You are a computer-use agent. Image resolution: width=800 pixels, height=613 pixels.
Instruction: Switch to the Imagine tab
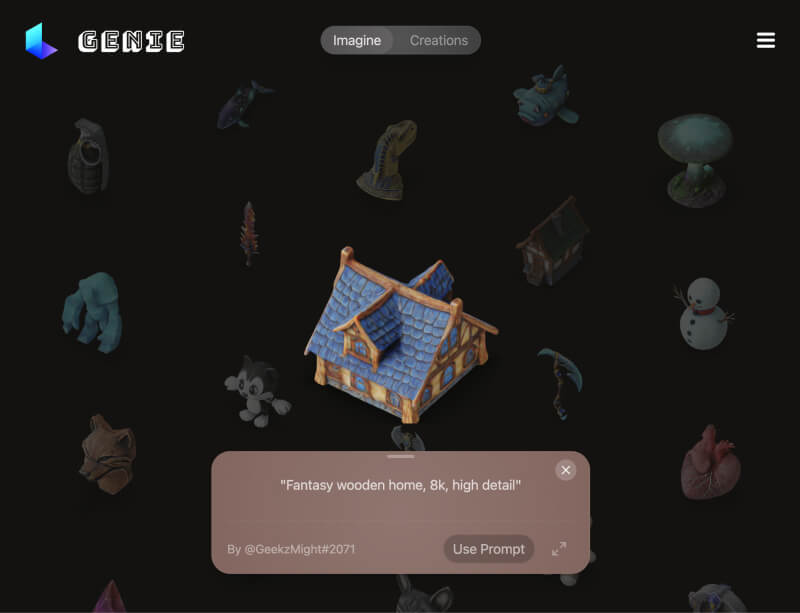pos(357,41)
